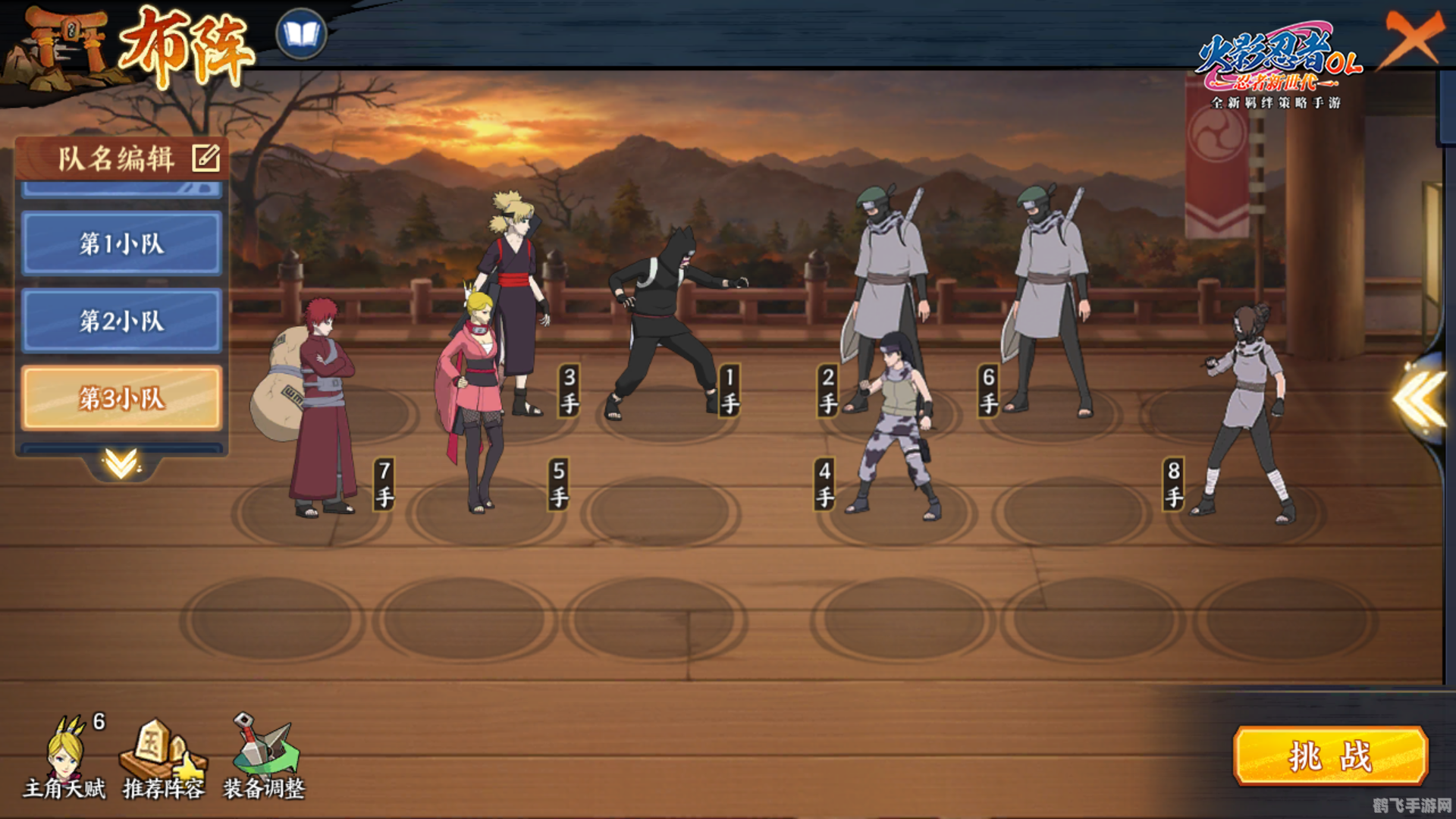Close the formation screen with the orange X
The image size is (1456, 819).
1412,38
